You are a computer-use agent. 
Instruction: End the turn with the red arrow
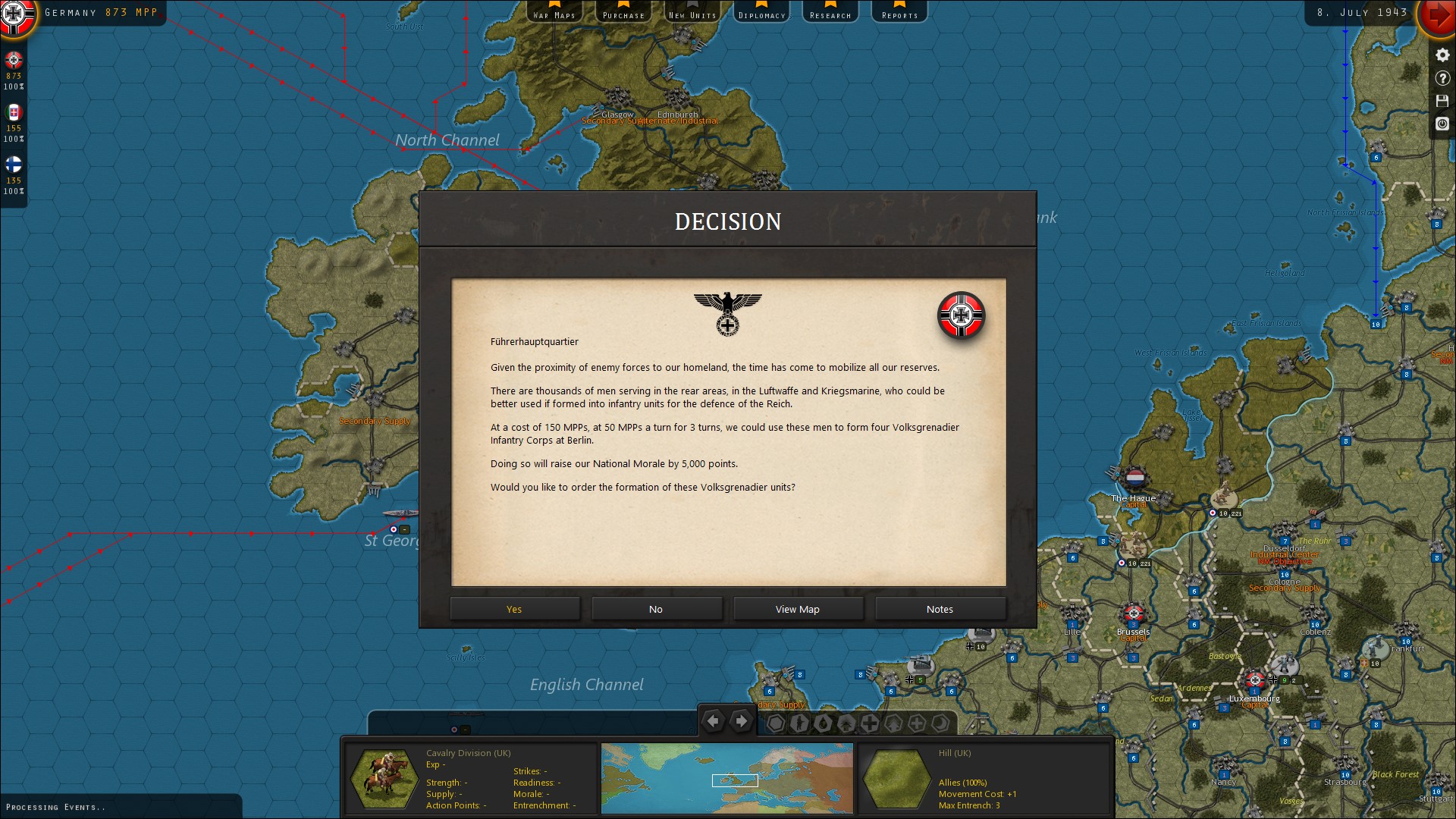point(1436,15)
